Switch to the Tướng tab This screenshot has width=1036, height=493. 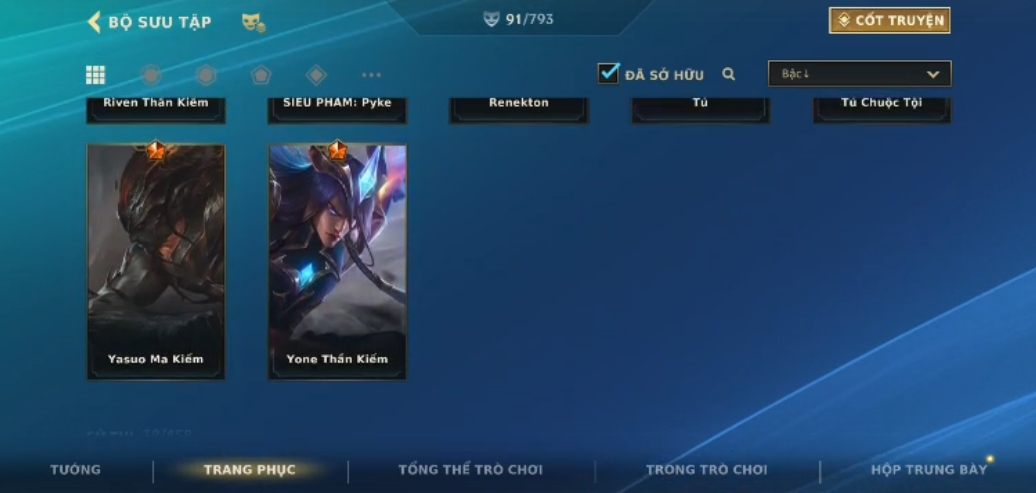76,470
